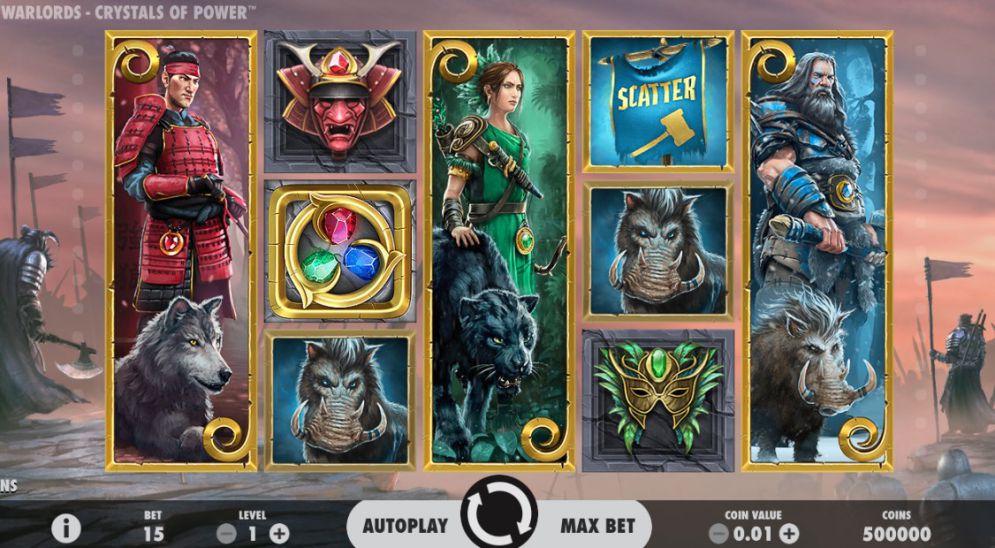Place the Max Bet
This screenshot has width=995, height=548.
click(597, 526)
